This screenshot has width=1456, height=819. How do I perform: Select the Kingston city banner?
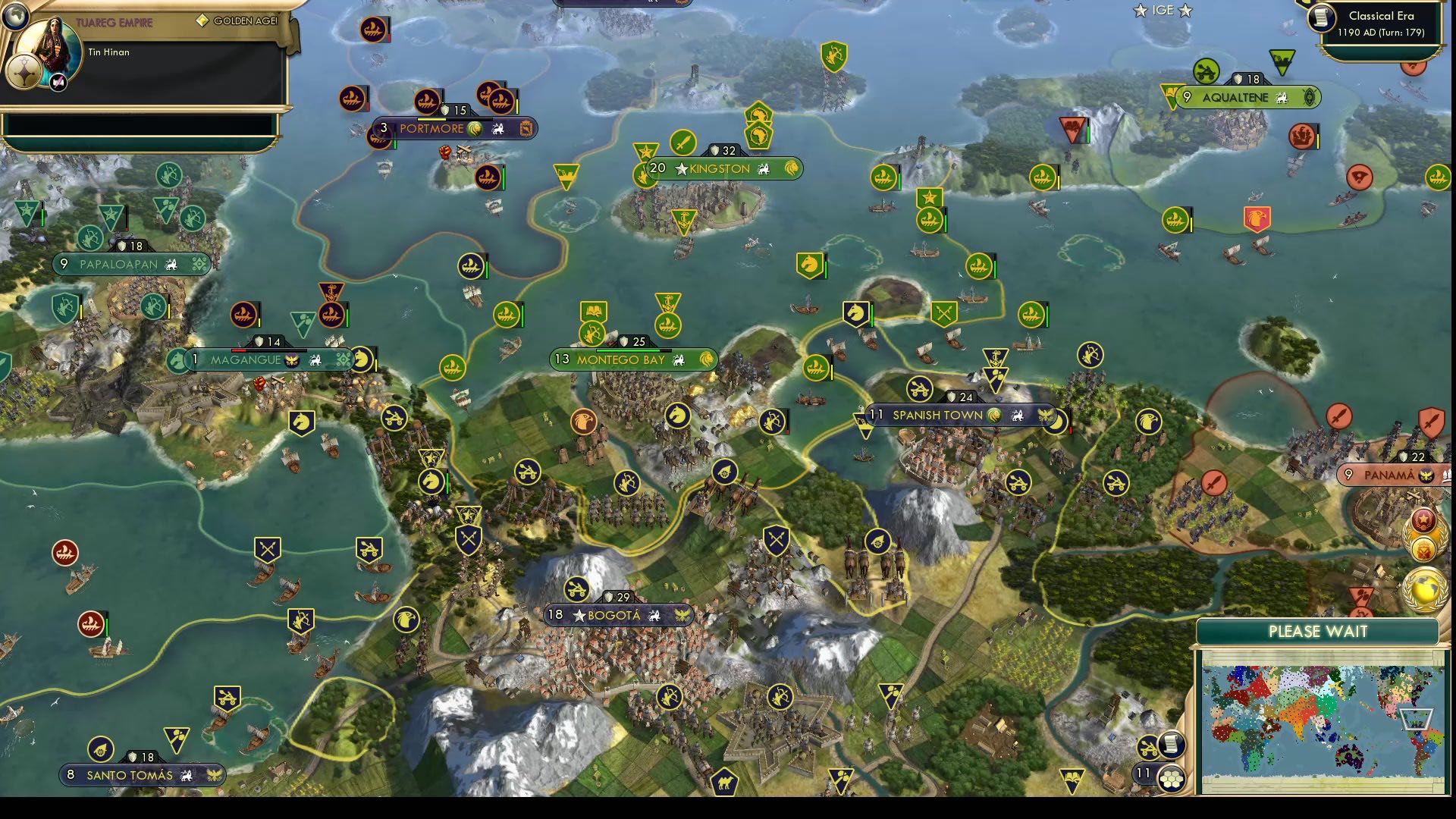(x=720, y=168)
